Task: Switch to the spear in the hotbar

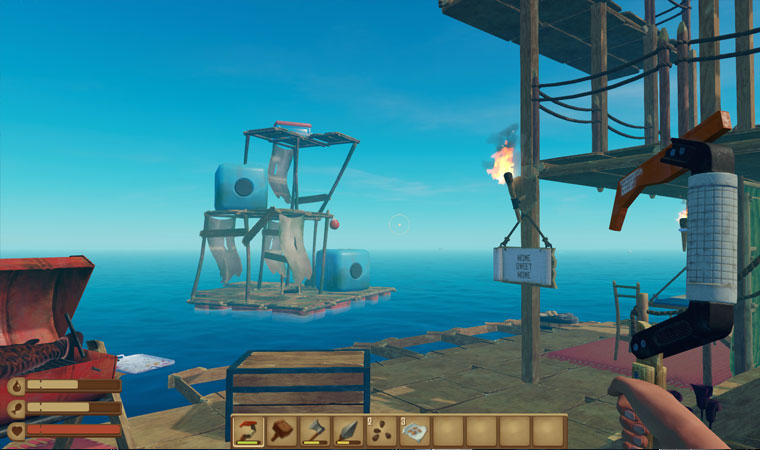Action: pos(348,431)
